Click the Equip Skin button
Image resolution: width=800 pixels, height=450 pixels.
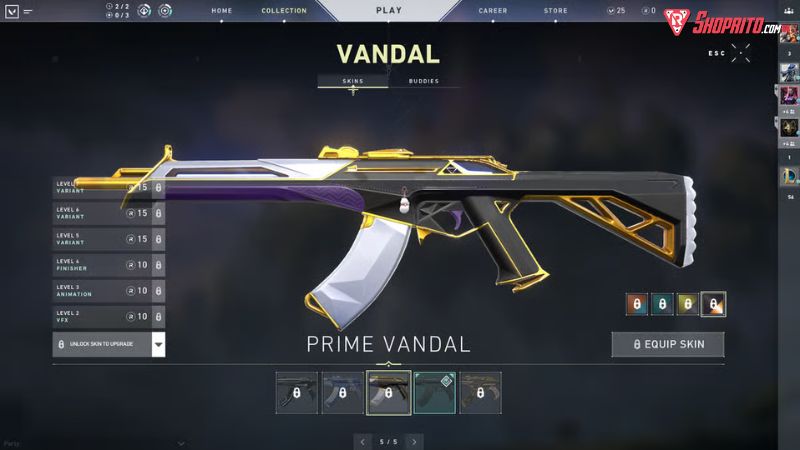click(668, 345)
